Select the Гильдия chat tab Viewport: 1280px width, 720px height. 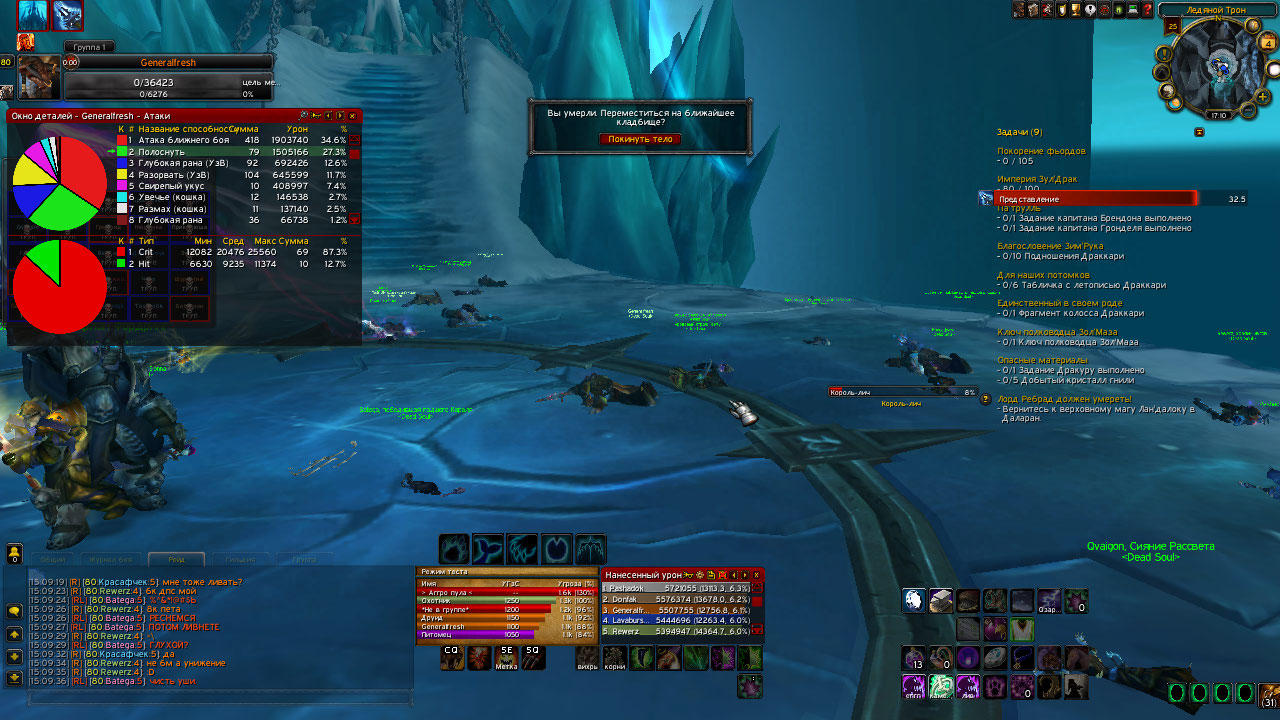(240, 560)
